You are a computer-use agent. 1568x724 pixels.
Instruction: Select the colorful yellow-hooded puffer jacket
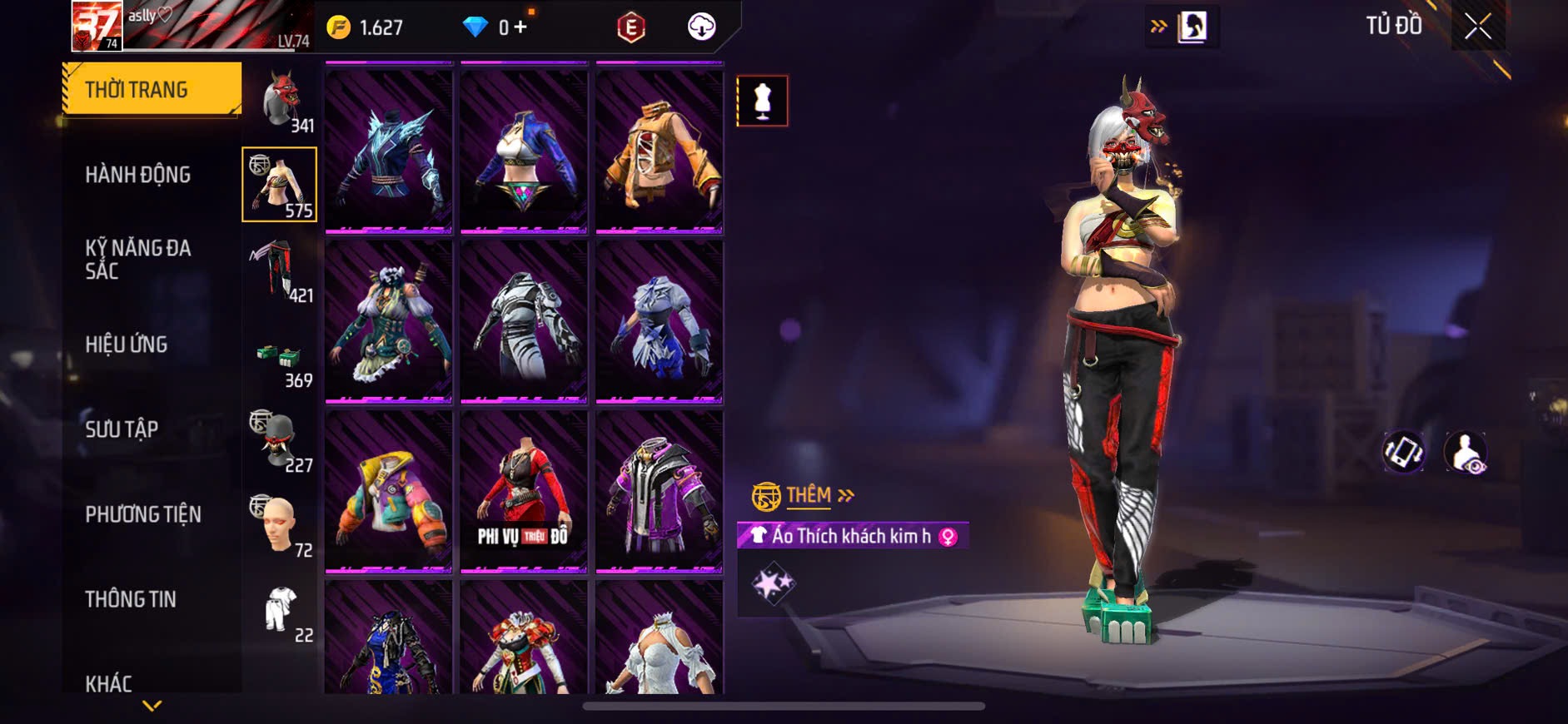389,491
